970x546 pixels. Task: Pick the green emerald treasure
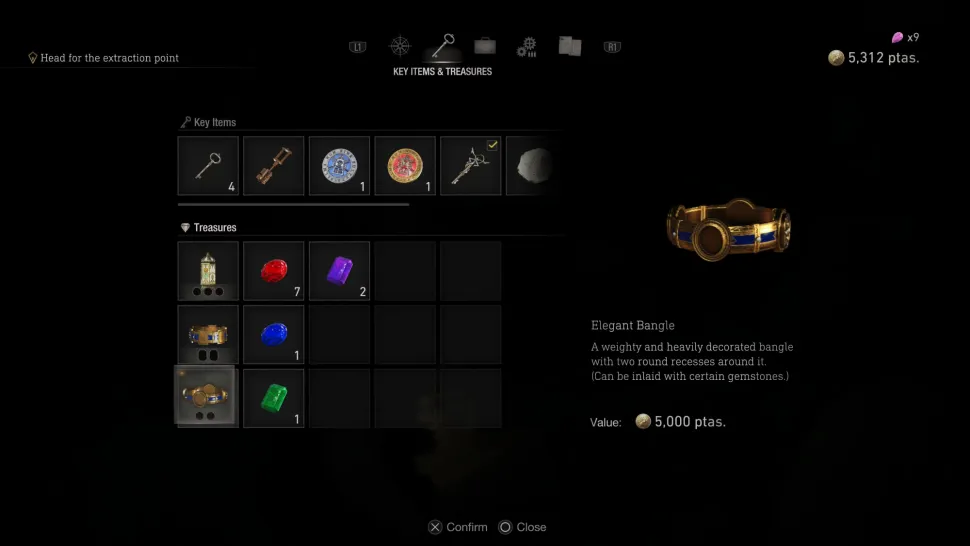(x=274, y=398)
